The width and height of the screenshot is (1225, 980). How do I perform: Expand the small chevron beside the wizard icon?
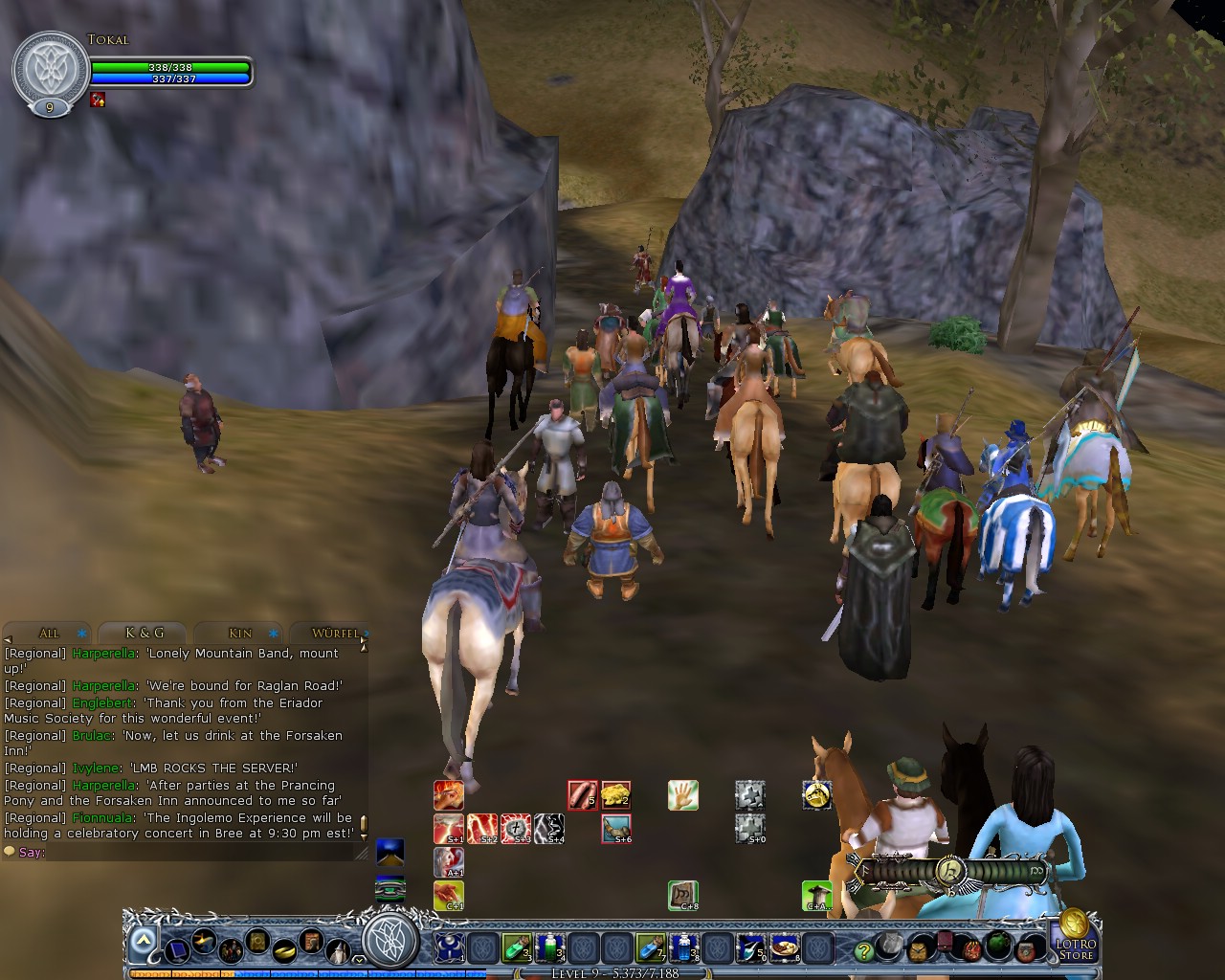pos(358,960)
